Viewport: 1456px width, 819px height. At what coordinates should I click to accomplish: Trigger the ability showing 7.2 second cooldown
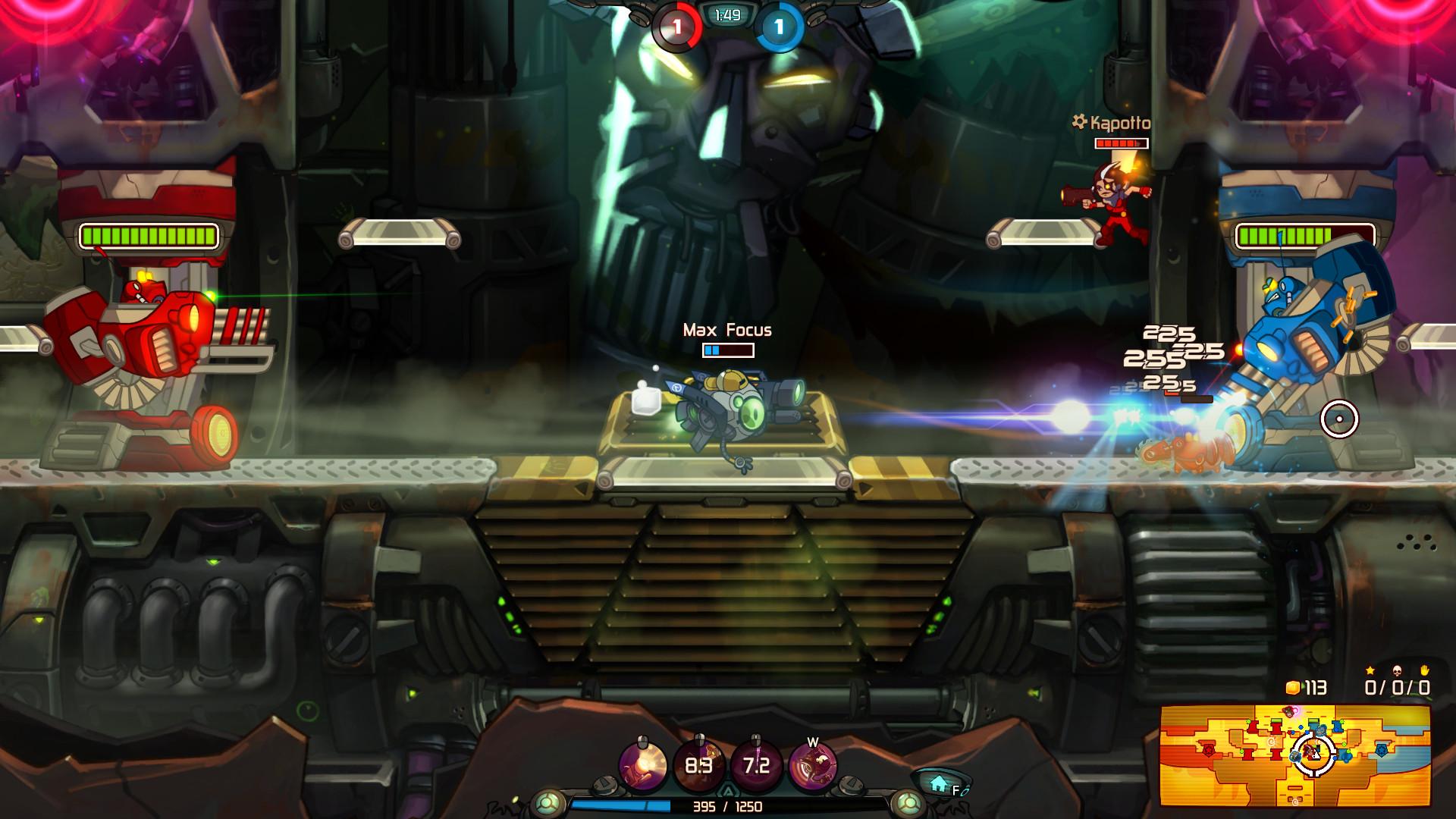click(x=757, y=763)
